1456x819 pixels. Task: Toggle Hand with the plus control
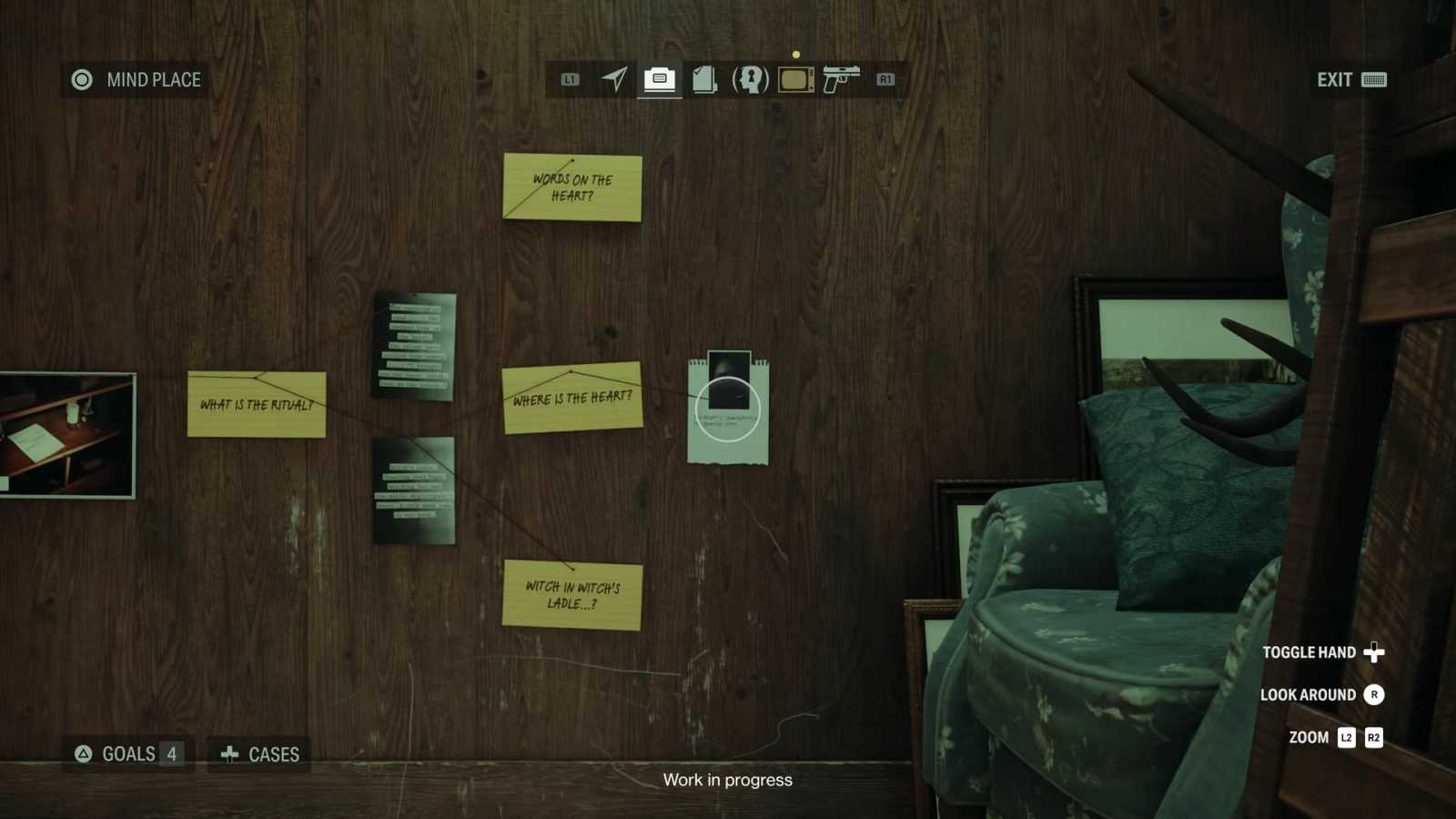pos(1372,652)
